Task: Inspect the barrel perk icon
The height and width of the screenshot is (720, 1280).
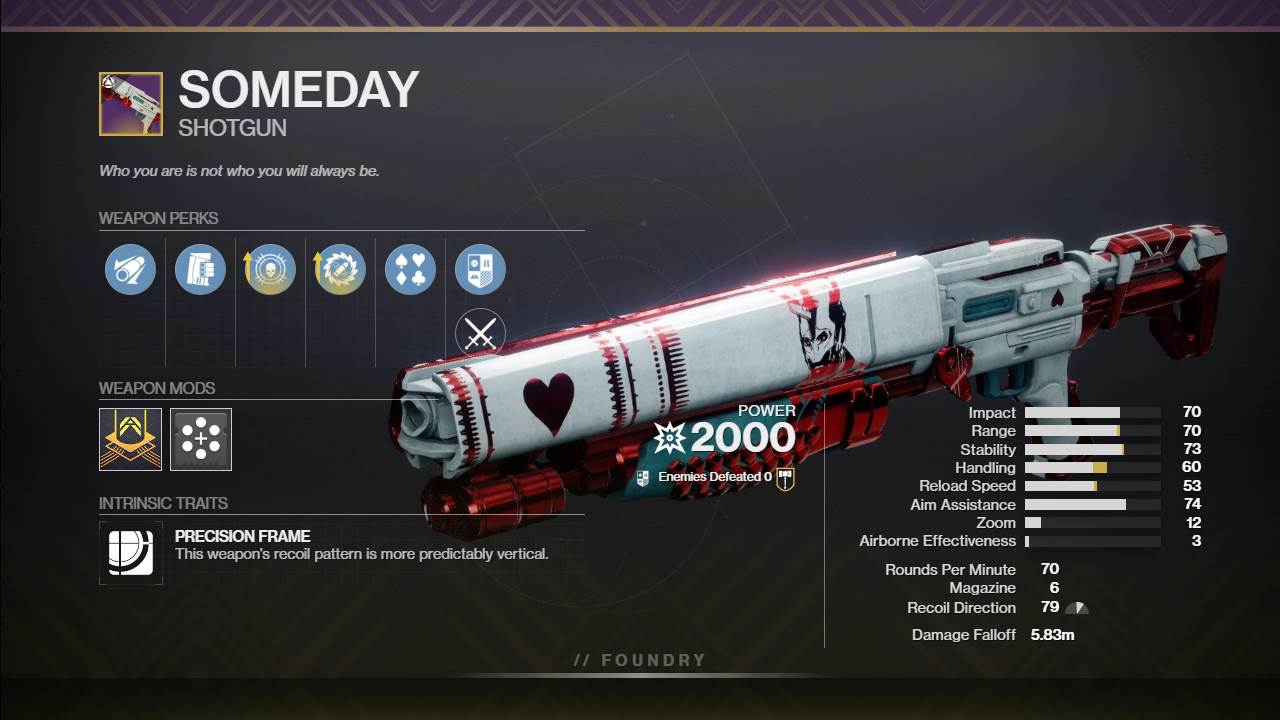Action: pyautogui.click(x=130, y=270)
